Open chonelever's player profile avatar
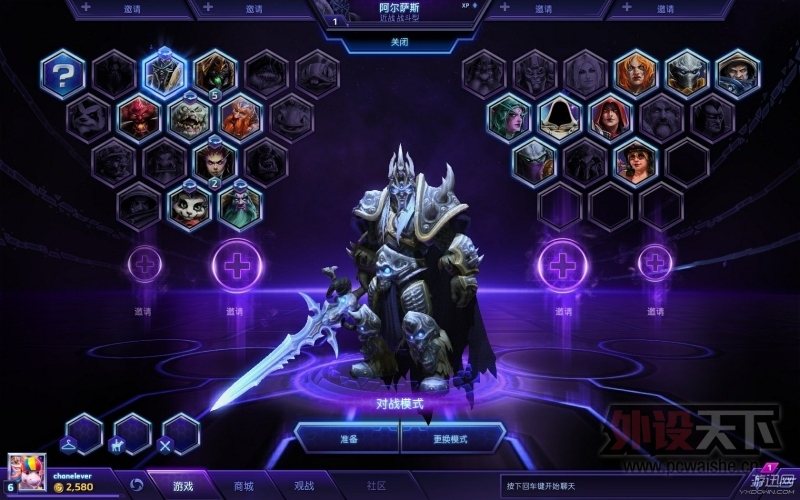800x500 pixels. pos(27,473)
